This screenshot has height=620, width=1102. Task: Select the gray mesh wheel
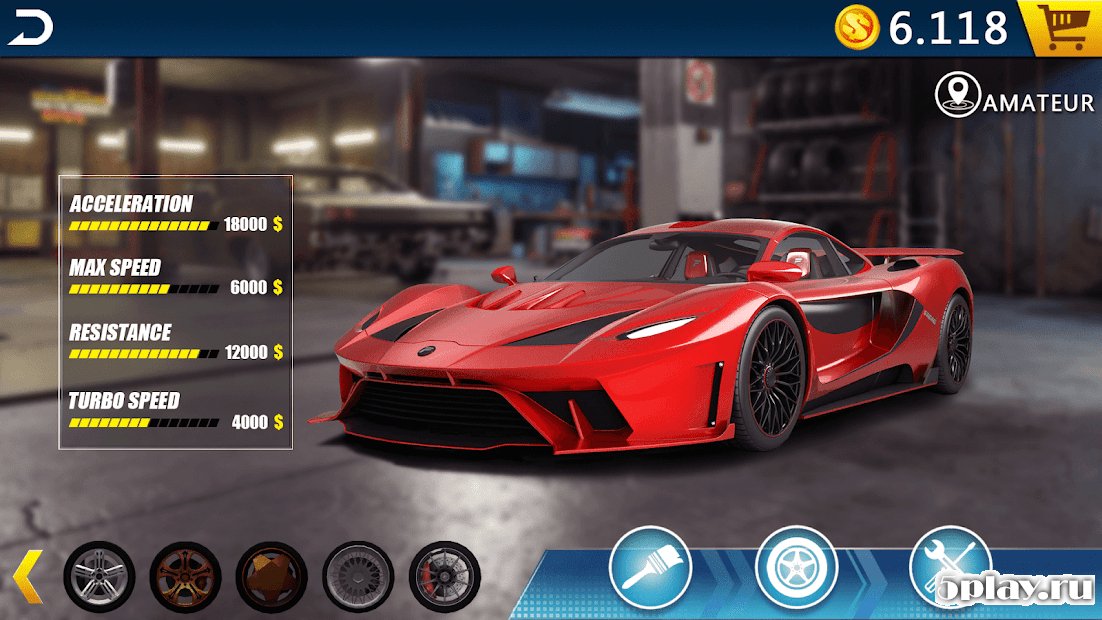[358, 576]
